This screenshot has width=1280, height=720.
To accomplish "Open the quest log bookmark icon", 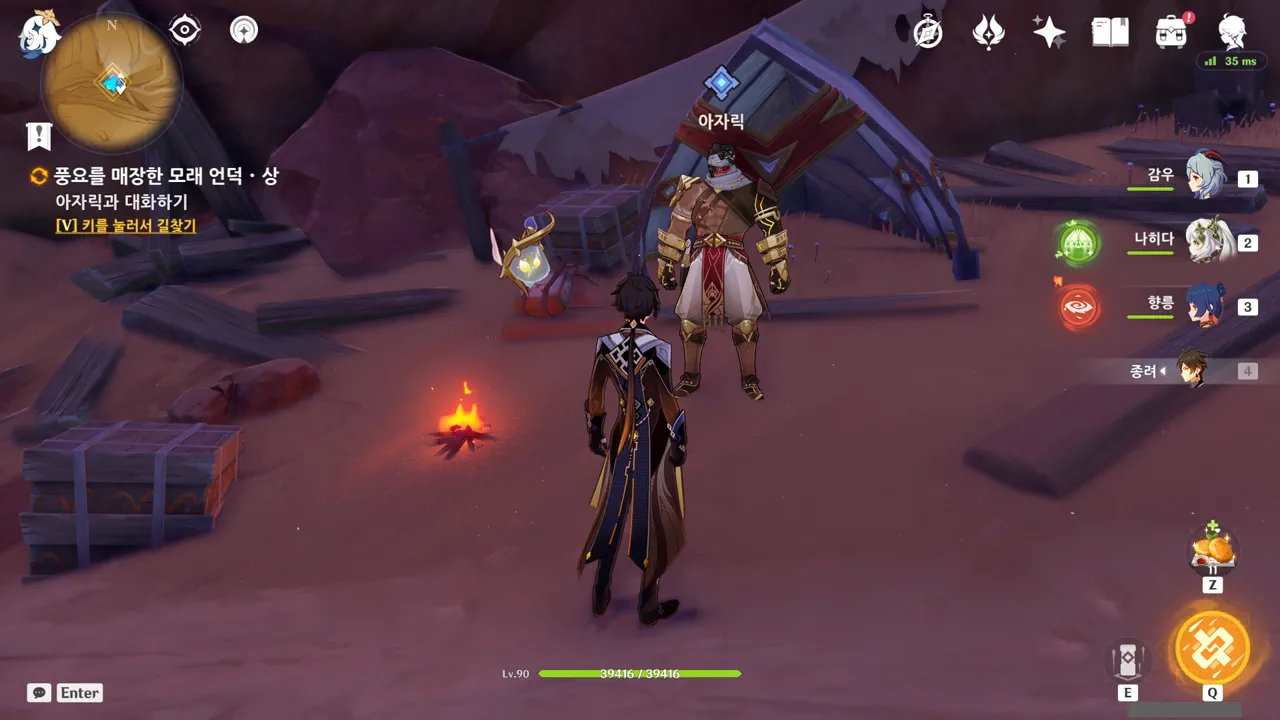I will [x=39, y=136].
